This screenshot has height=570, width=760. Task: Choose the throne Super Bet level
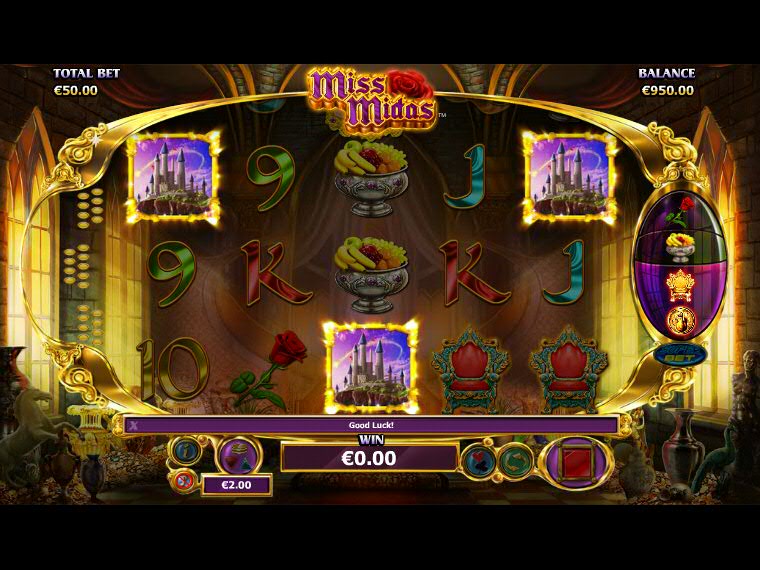click(681, 283)
